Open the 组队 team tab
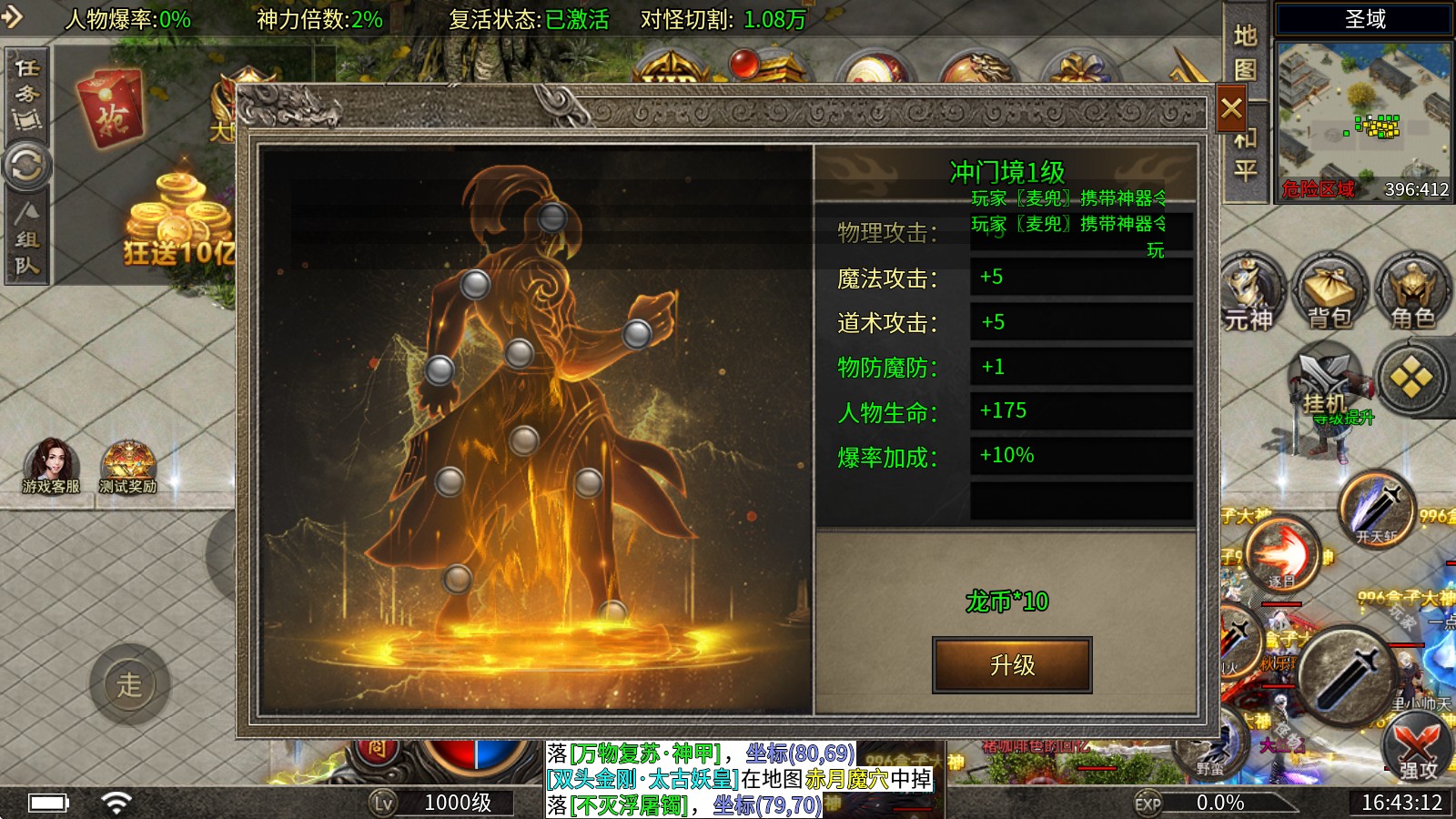Viewport: 1456px width, 819px height. click(x=27, y=239)
